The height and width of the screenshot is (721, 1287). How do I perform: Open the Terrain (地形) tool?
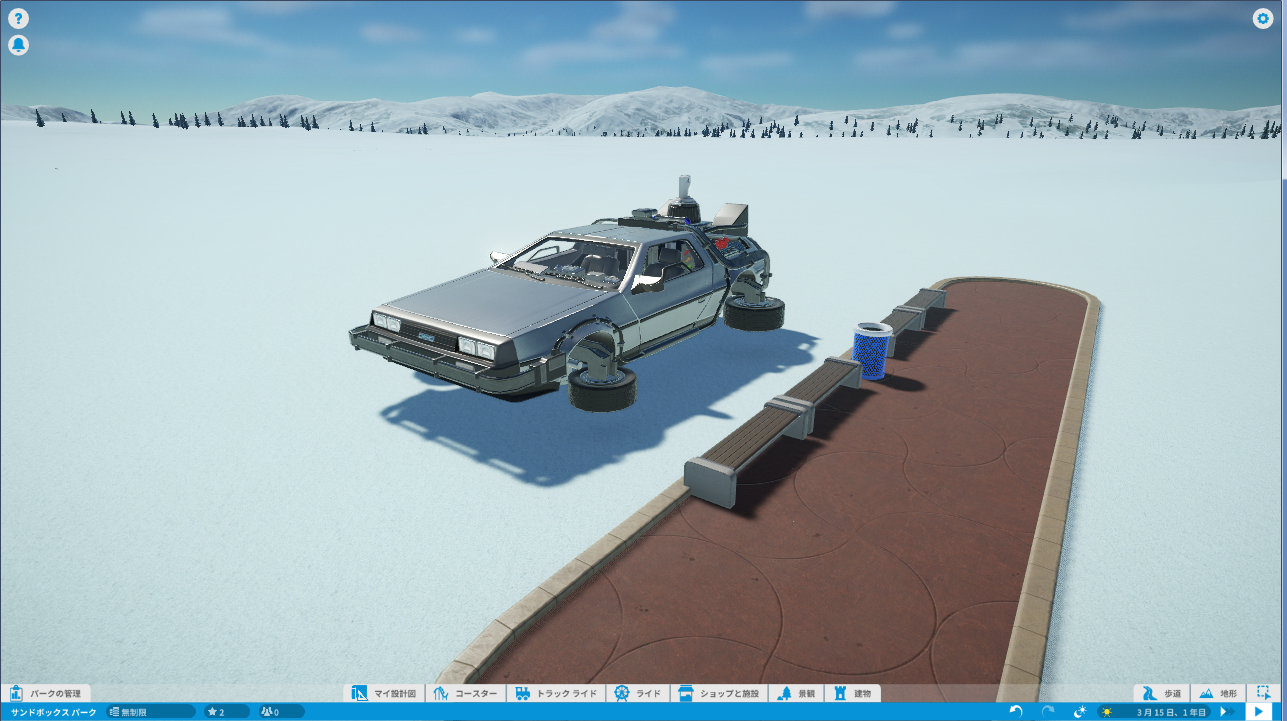tap(1217, 693)
